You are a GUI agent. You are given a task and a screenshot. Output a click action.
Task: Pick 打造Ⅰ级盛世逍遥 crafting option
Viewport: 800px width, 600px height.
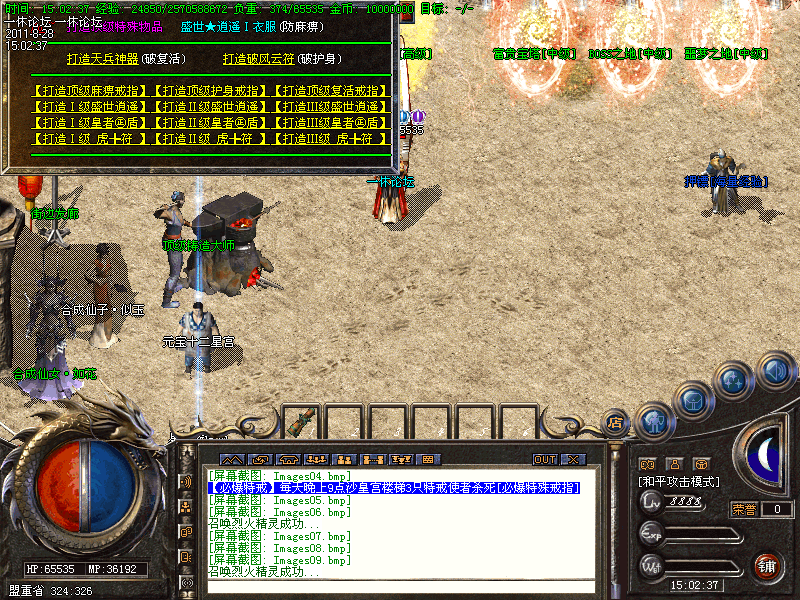[91, 107]
